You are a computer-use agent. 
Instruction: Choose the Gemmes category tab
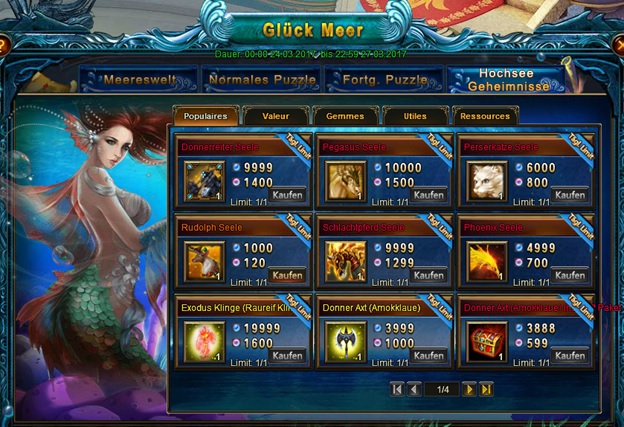[345, 116]
